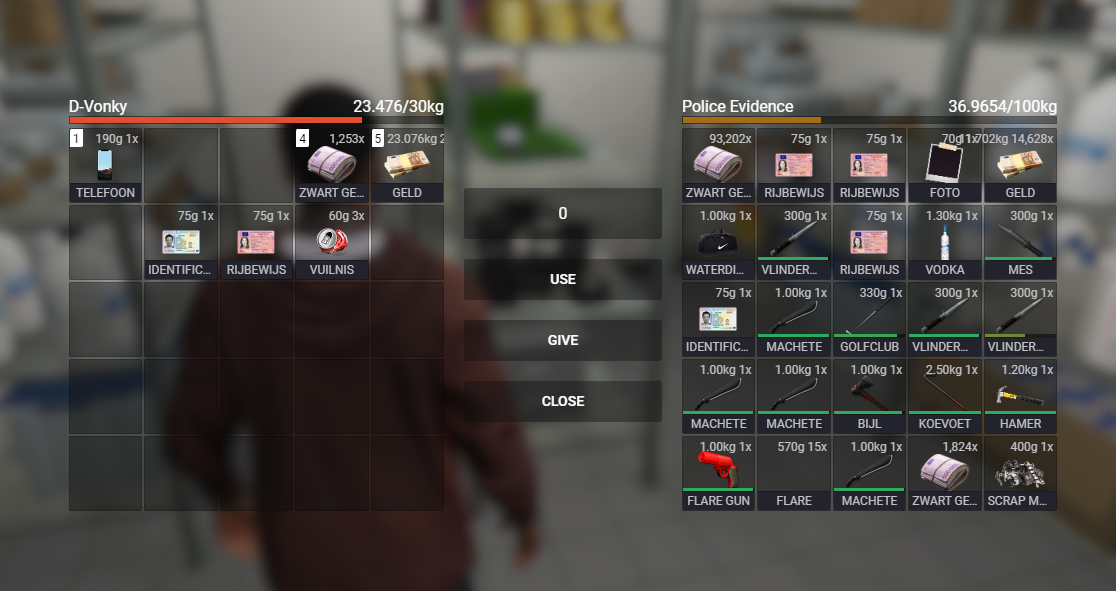Pick the red Flare Gun slot
The image size is (1116, 591).
[x=718, y=473]
